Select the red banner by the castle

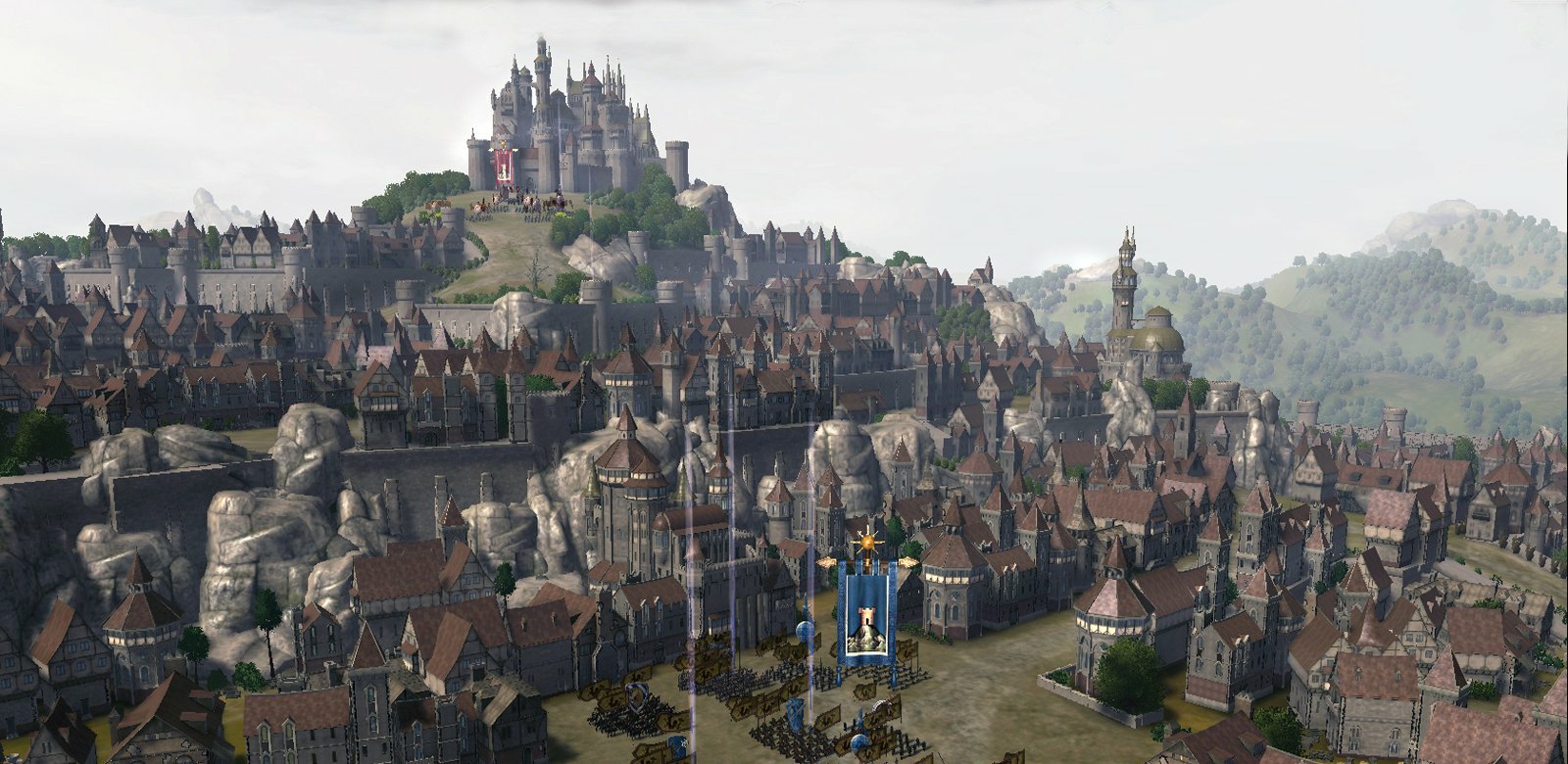tap(504, 165)
